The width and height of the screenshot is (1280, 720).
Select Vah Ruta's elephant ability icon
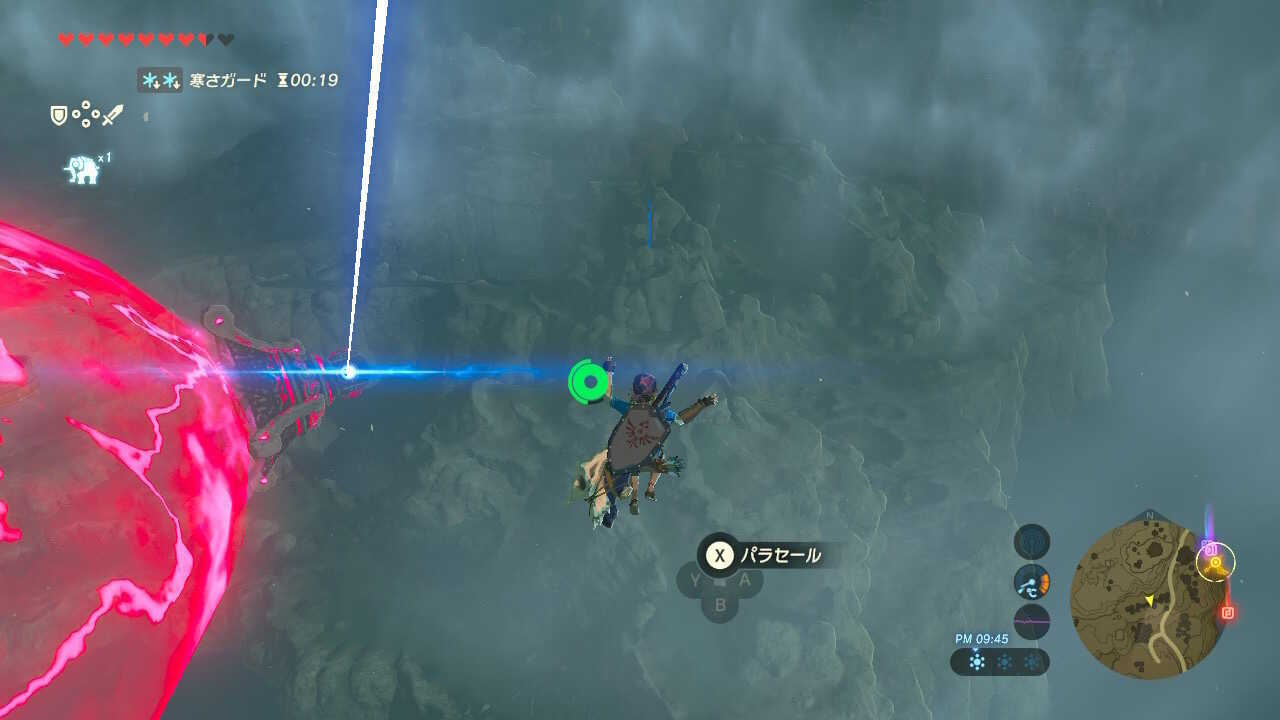click(x=79, y=168)
